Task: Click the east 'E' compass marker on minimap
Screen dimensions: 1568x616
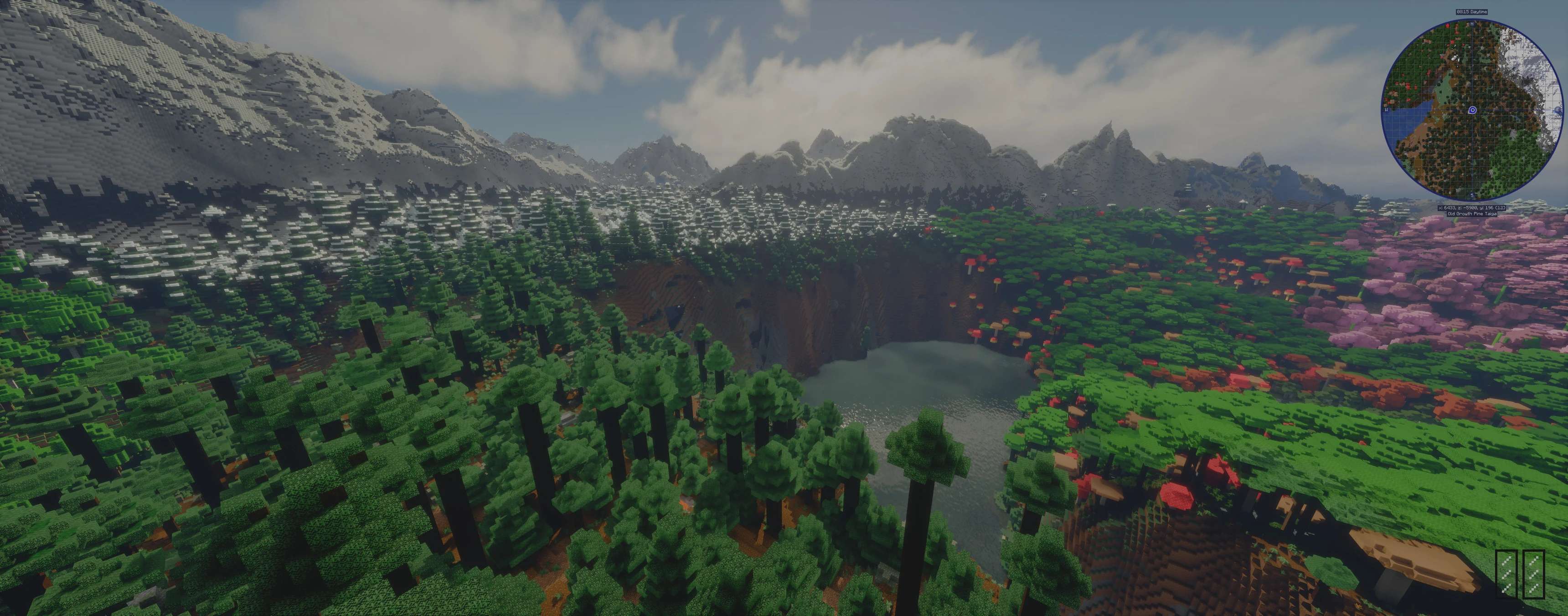Action: 1558,110
